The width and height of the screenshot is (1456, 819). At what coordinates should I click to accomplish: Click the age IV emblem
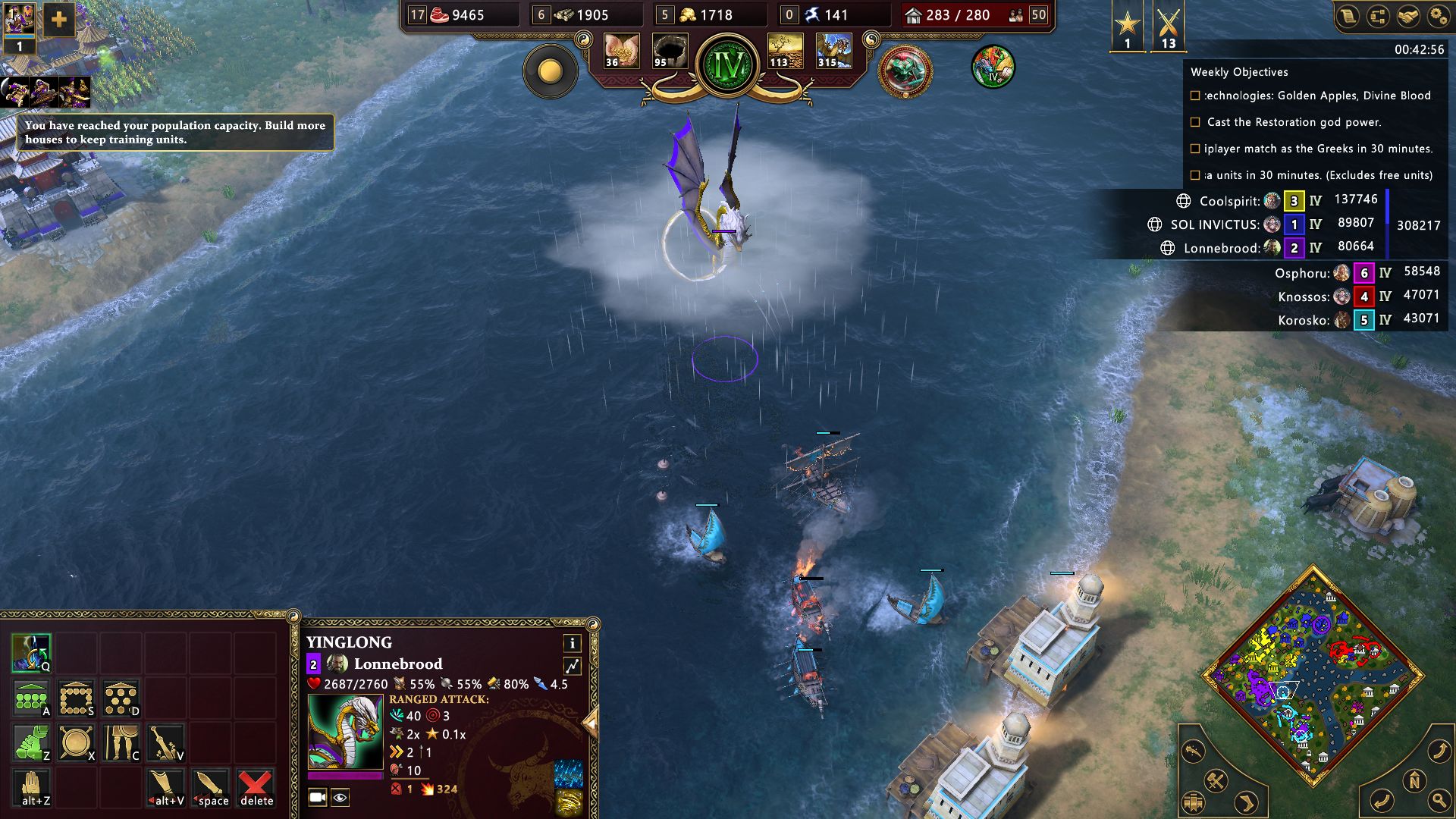tap(728, 66)
